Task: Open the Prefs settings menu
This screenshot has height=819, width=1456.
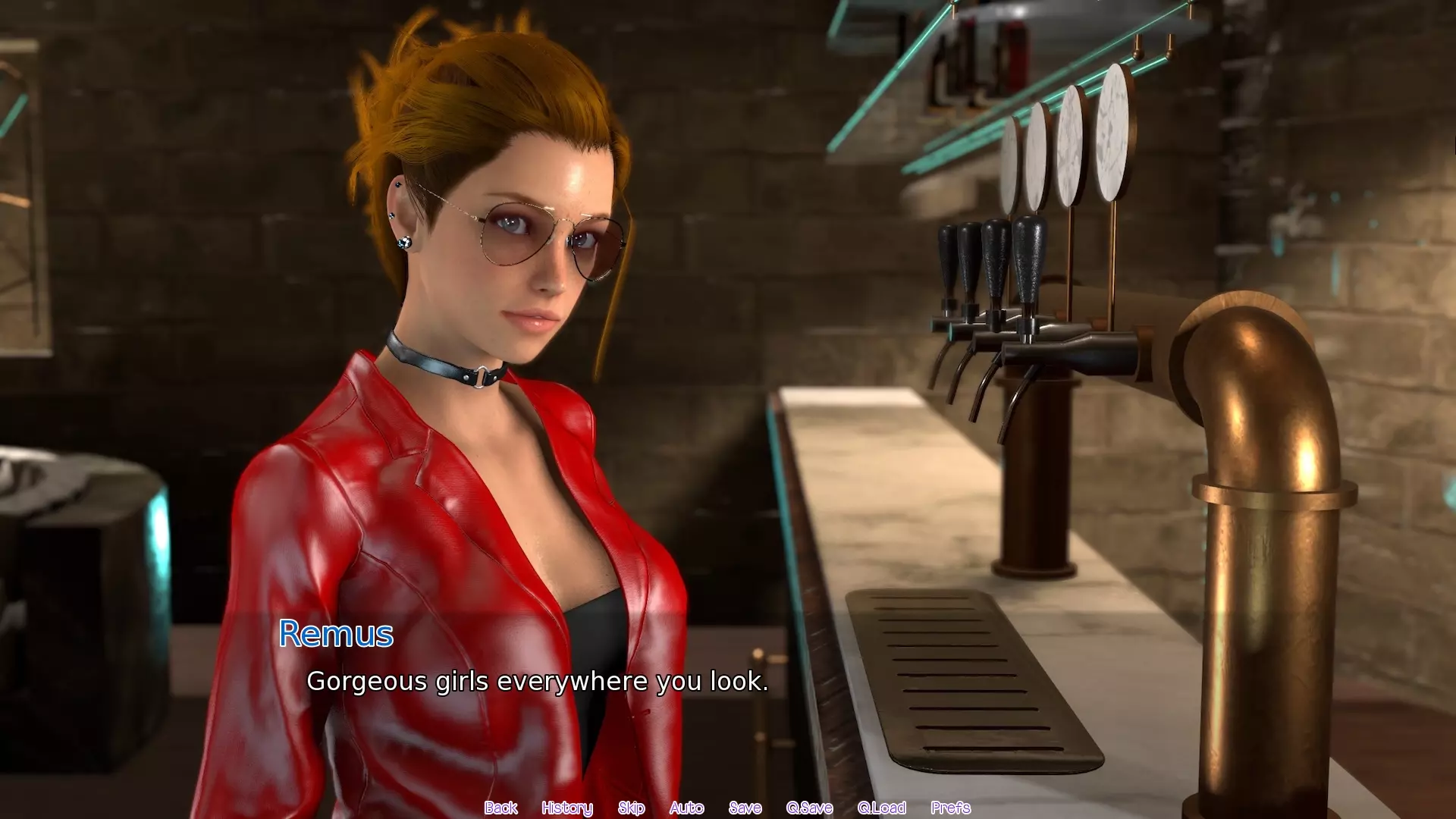Action: click(950, 808)
